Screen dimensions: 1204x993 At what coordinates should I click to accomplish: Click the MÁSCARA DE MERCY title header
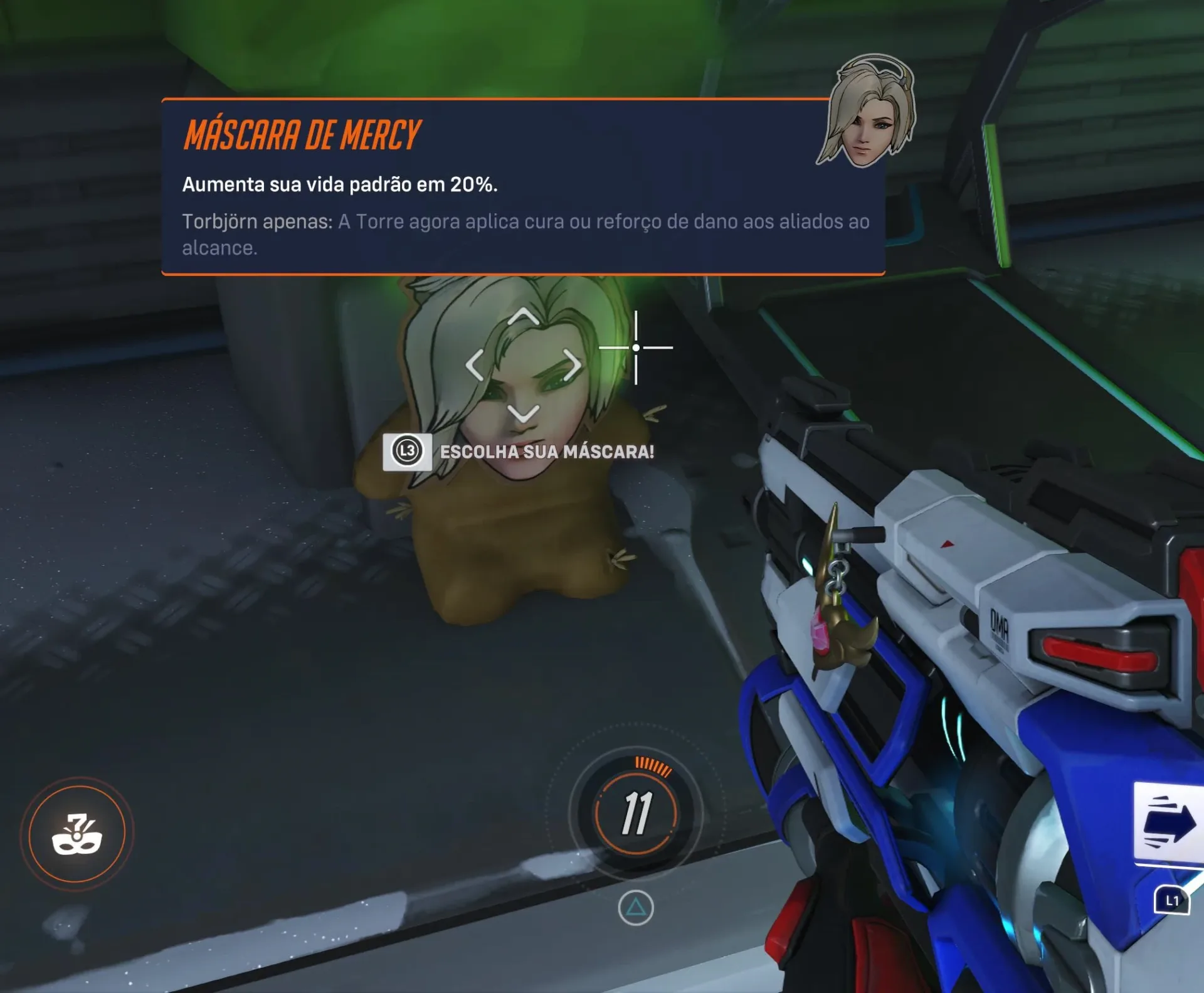click(x=301, y=134)
